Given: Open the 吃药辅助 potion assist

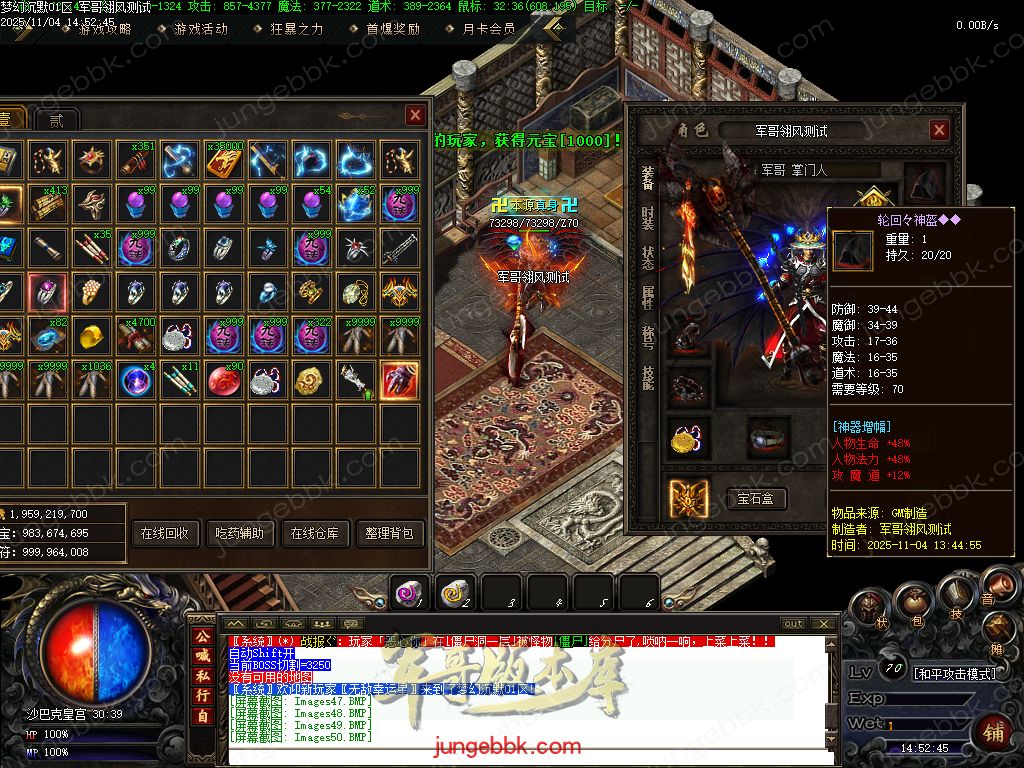Looking at the screenshot, I should (240, 534).
